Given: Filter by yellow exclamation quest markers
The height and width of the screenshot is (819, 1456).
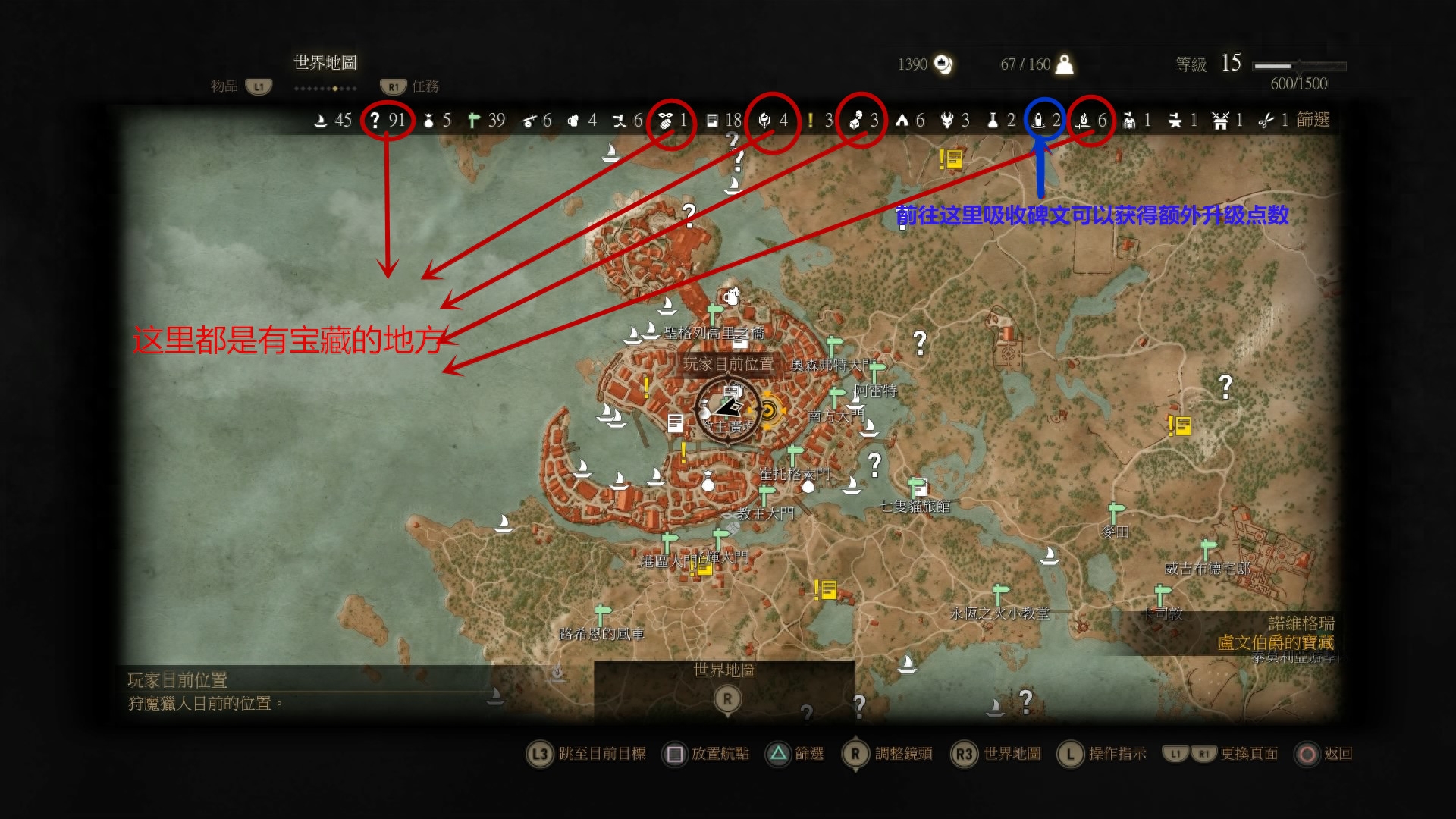Looking at the screenshot, I should [x=810, y=120].
